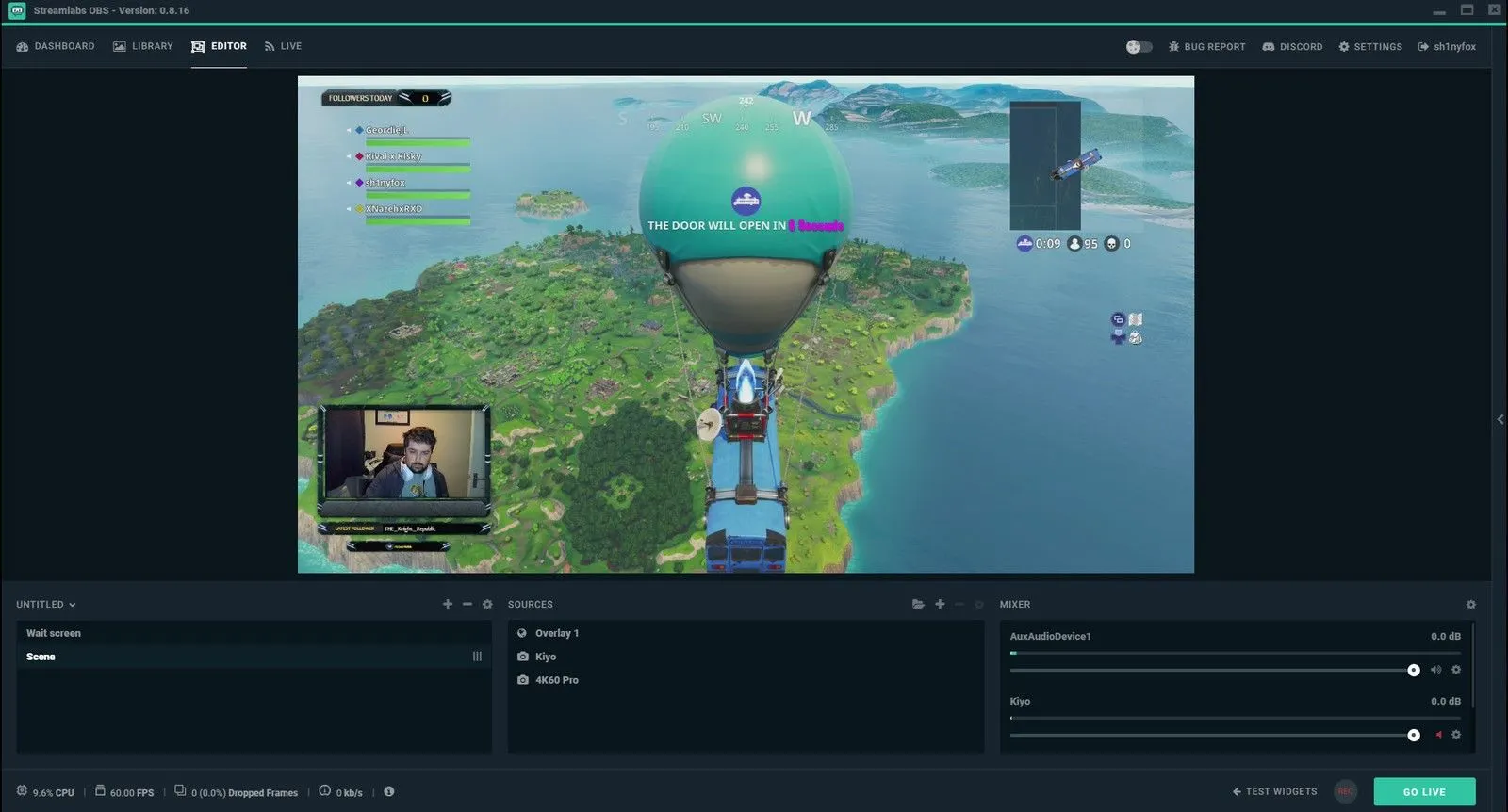Image resolution: width=1508 pixels, height=812 pixels.
Task: Click the TEST WIDGETS button
Action: [x=1274, y=791]
